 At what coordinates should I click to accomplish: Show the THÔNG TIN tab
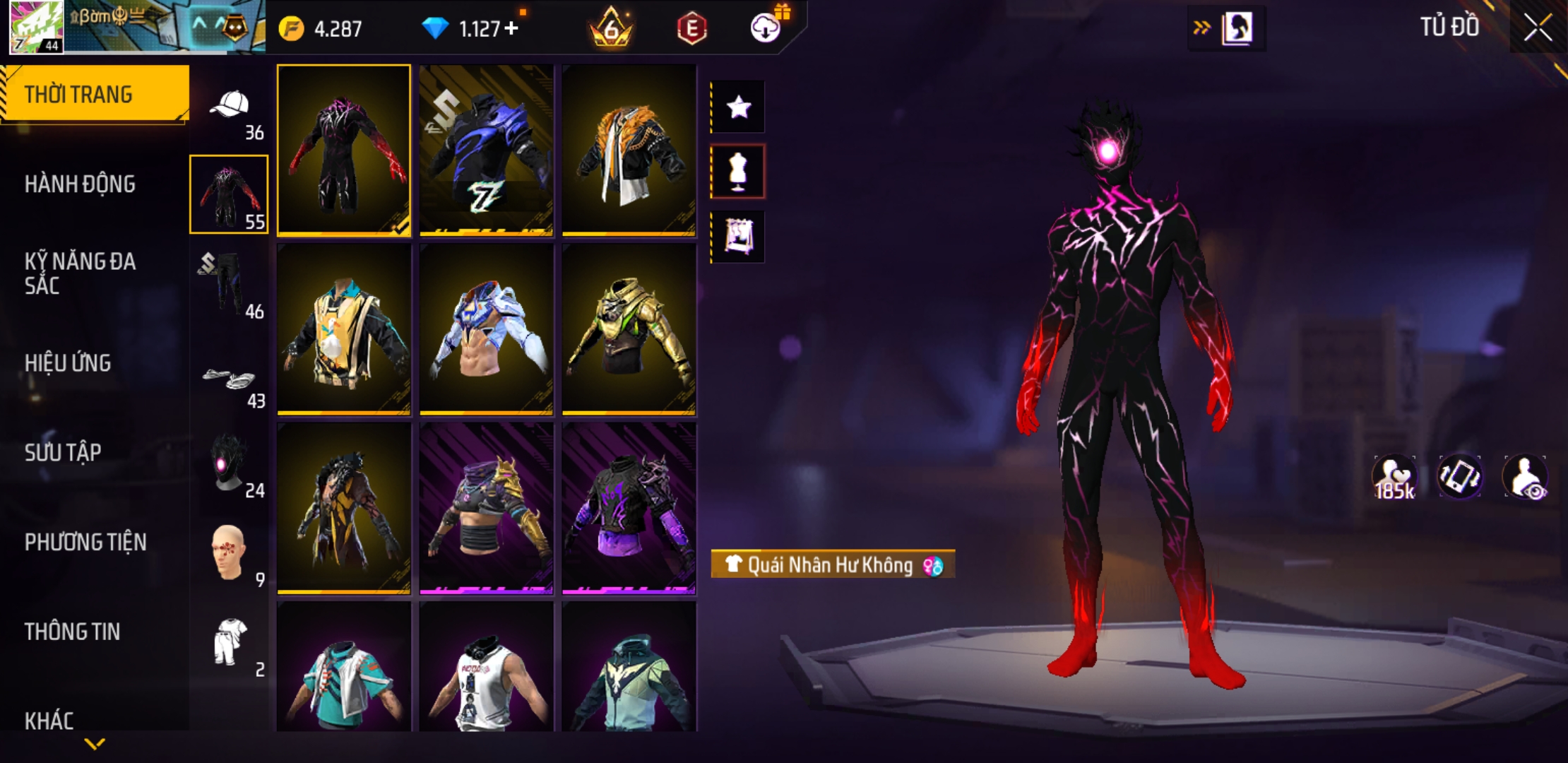click(72, 632)
